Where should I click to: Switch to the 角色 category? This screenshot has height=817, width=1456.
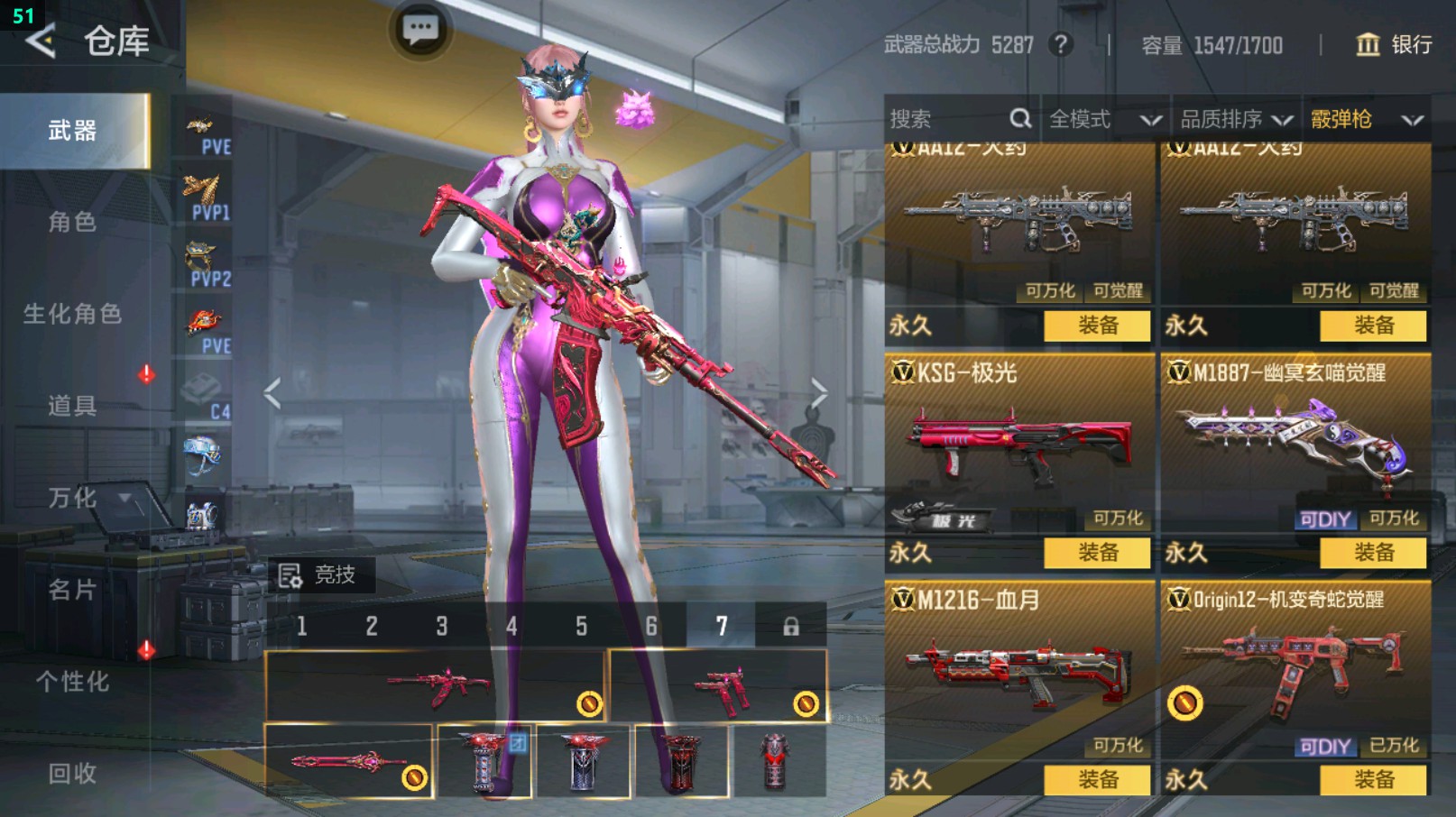[x=72, y=222]
